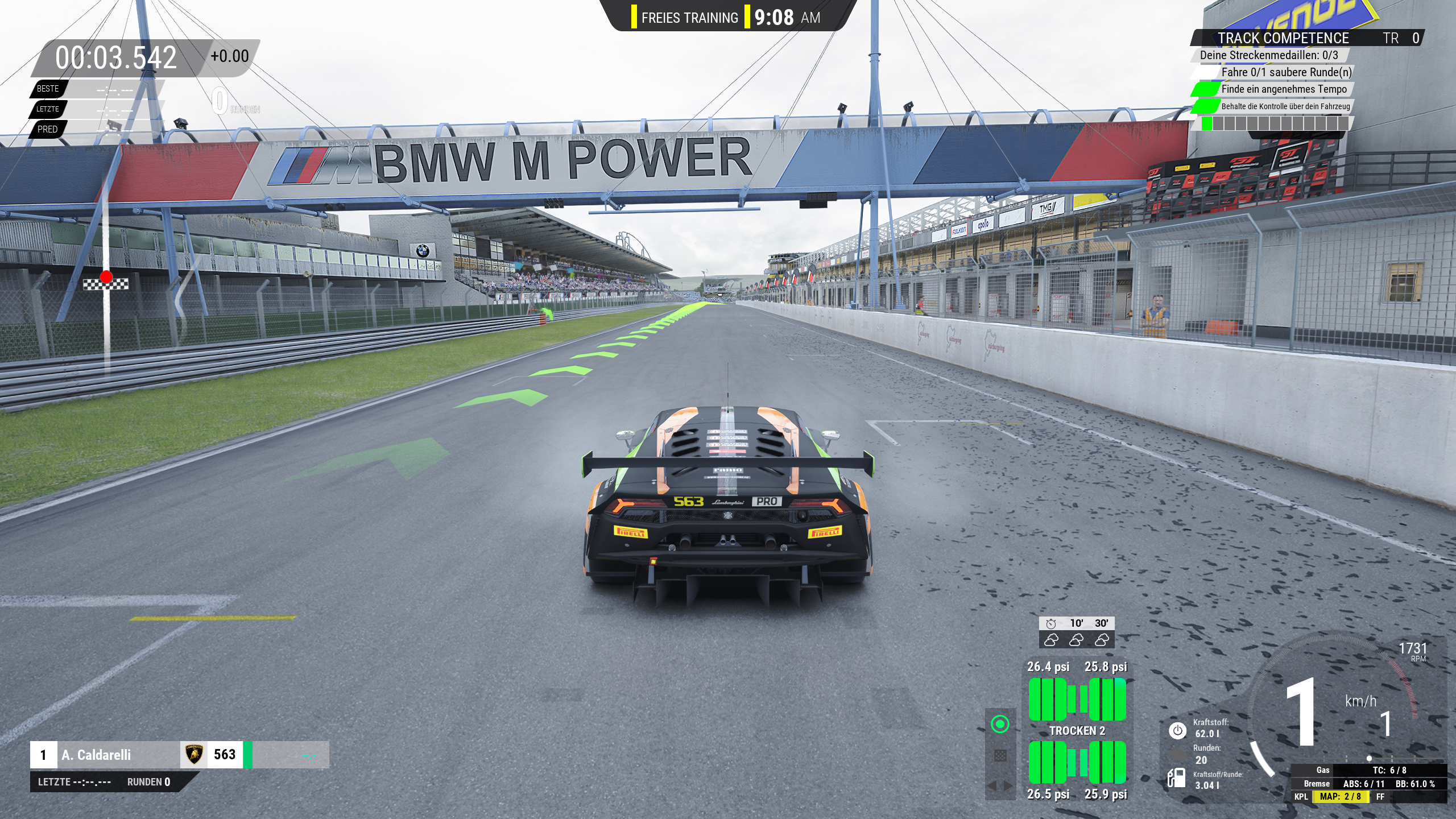The image size is (1456, 819).
Task: Toggle the ignition power icon
Action: coord(1177,731)
